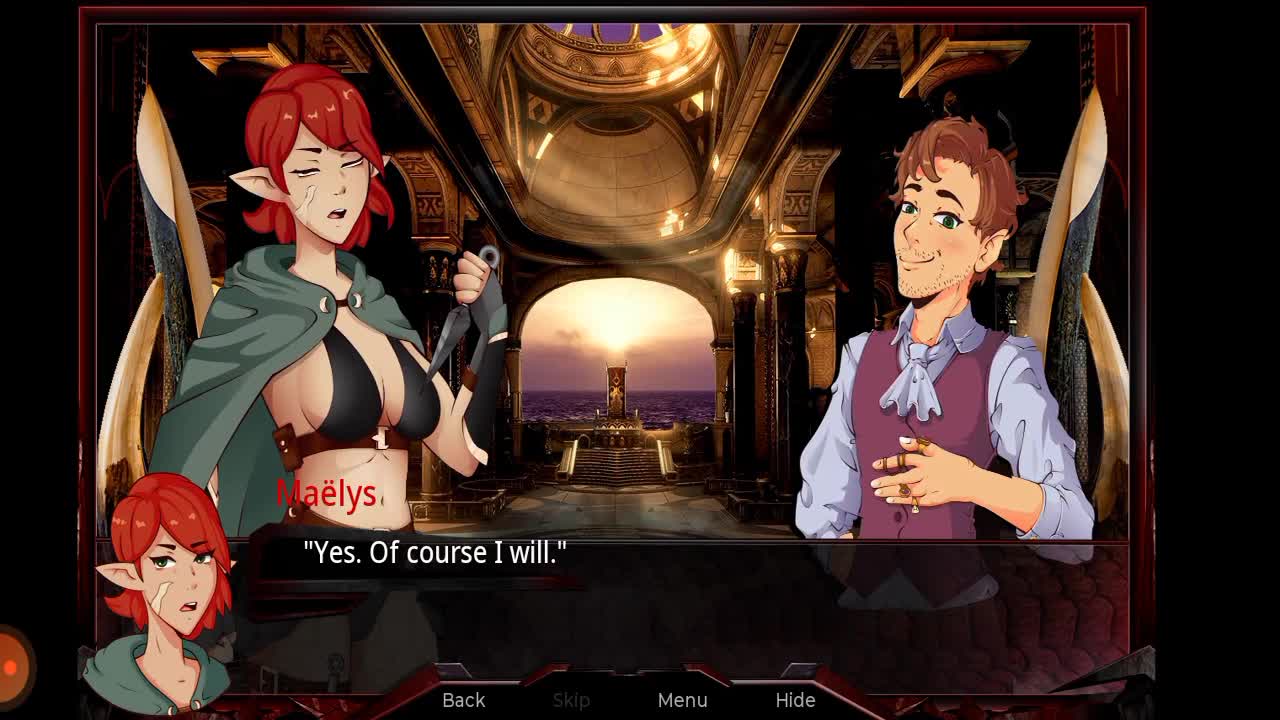This screenshot has height=720, width=1280.
Task: Go back to the previous dialogue line
Action: coord(464,700)
